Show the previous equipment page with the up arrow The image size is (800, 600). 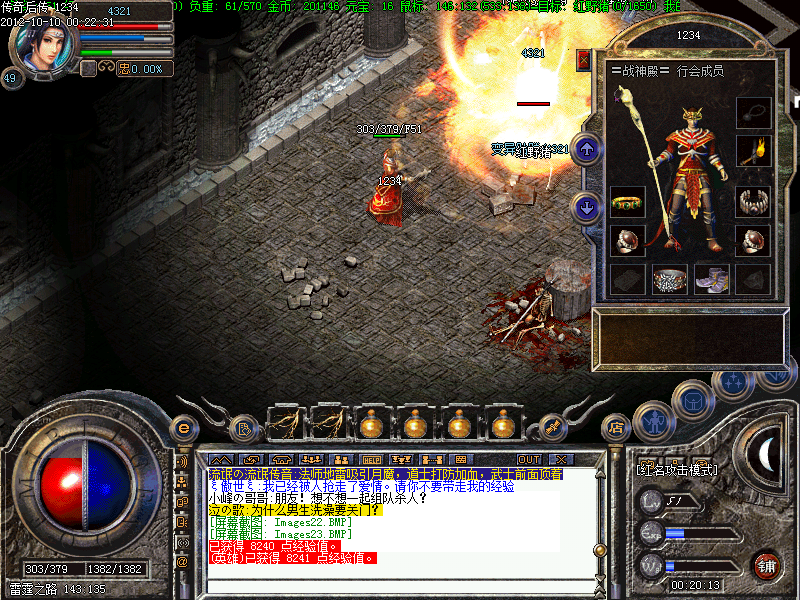pos(588,149)
